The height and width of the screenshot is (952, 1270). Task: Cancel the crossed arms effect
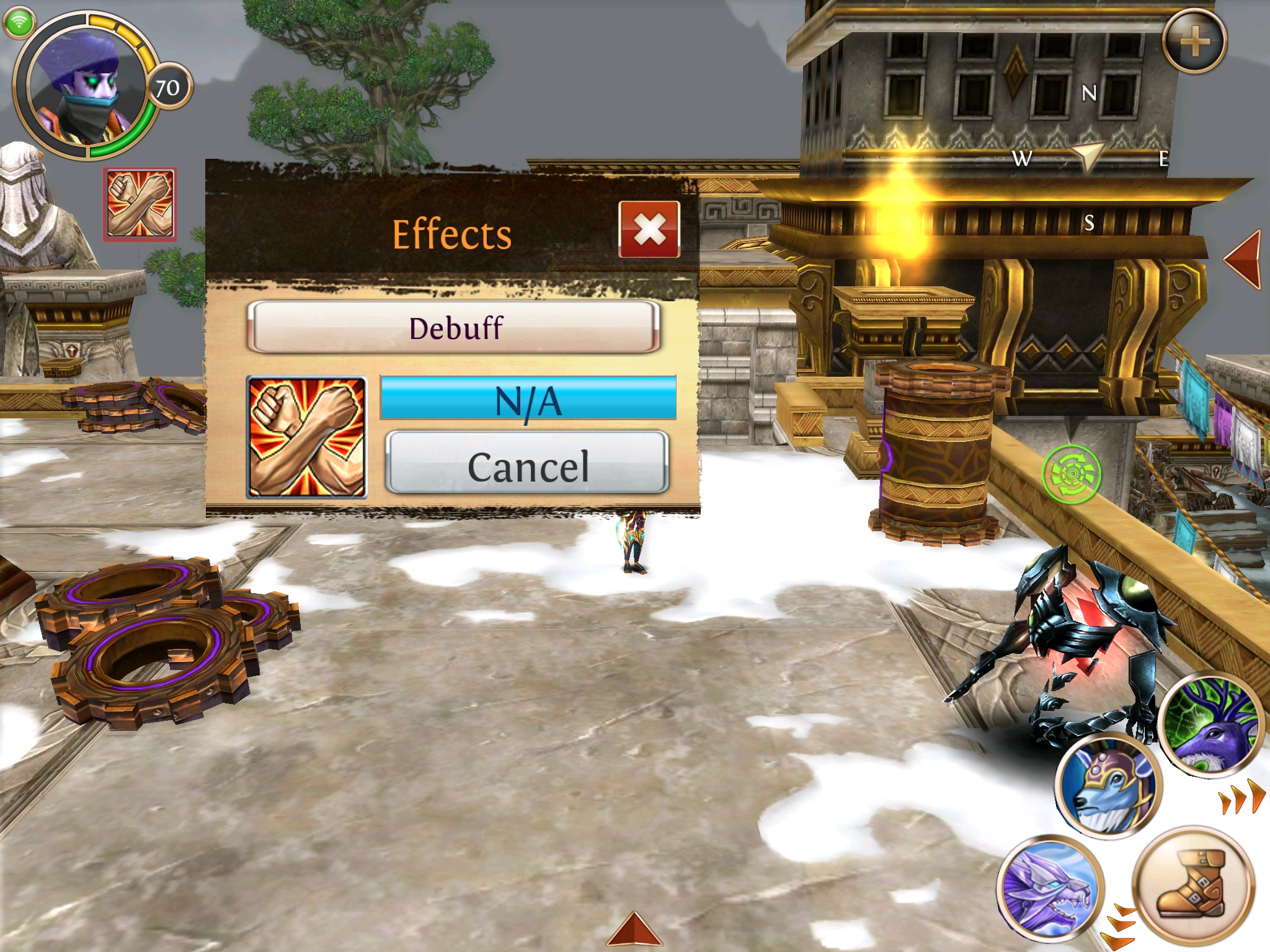527,465
